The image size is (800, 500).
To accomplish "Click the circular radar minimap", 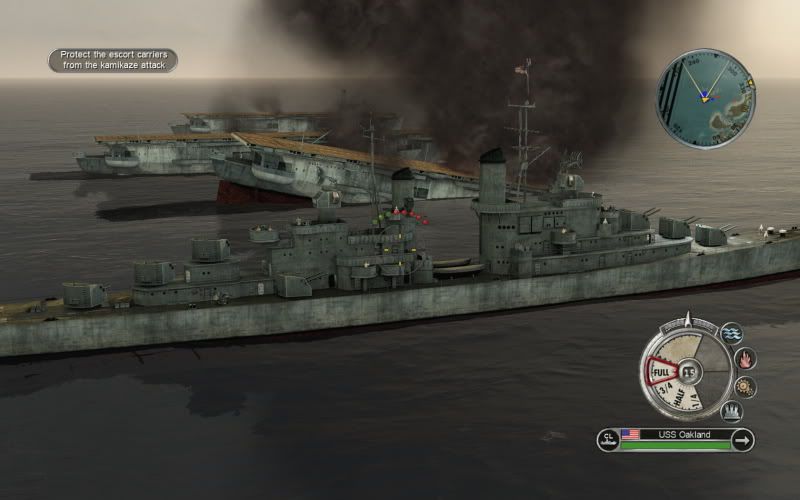I will 705,100.
